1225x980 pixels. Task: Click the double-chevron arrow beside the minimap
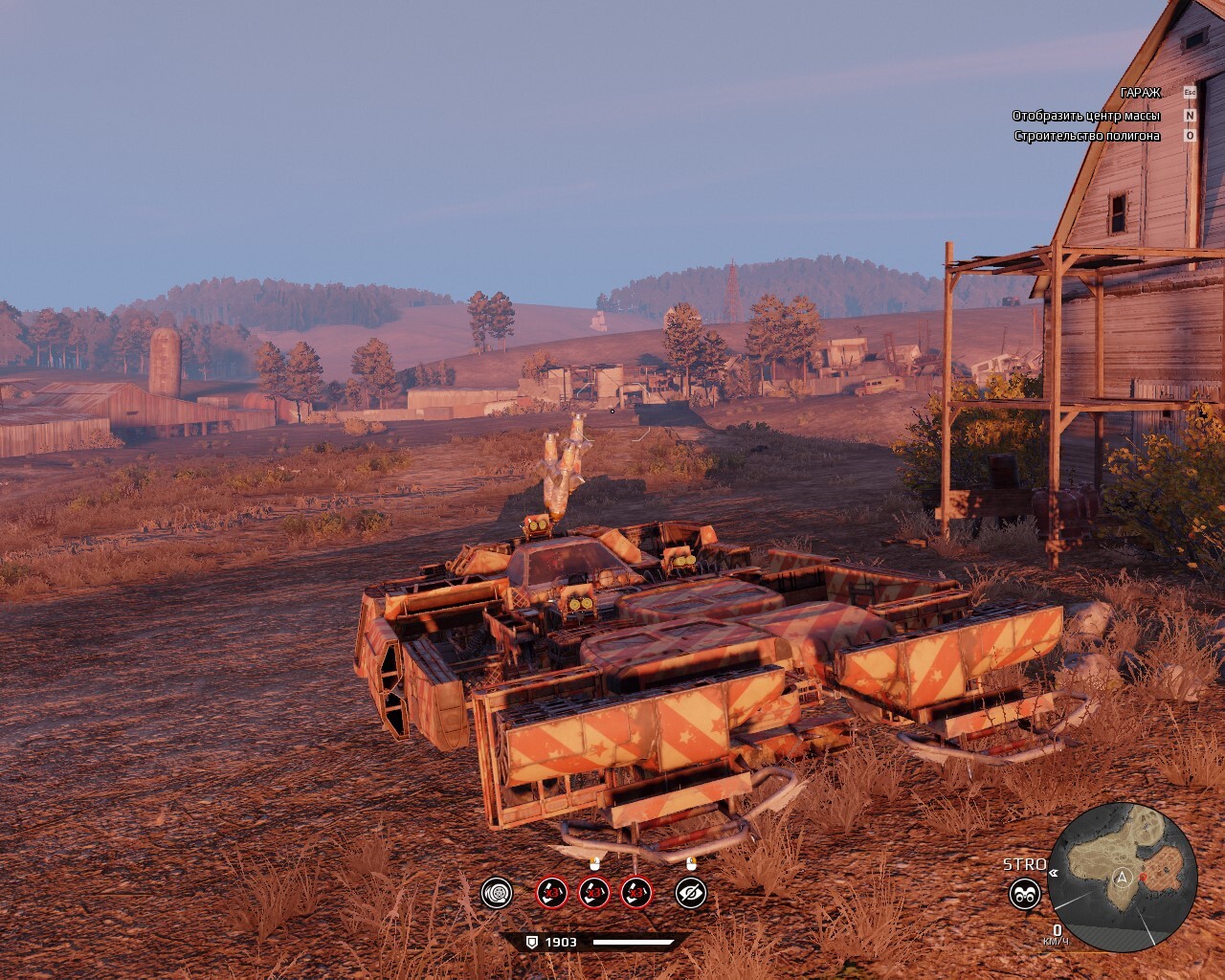tap(1054, 872)
